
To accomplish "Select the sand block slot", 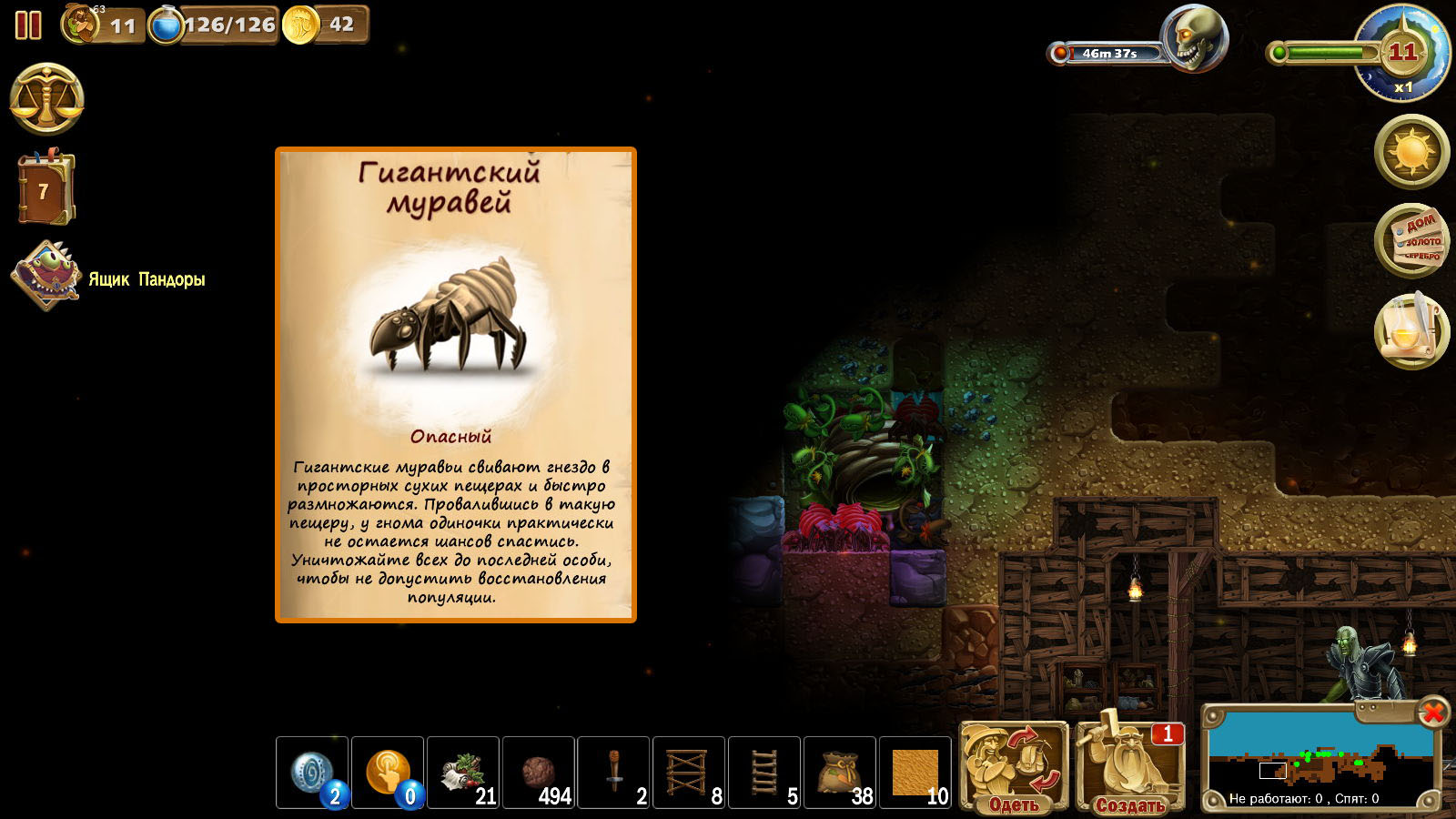I will (915, 773).
